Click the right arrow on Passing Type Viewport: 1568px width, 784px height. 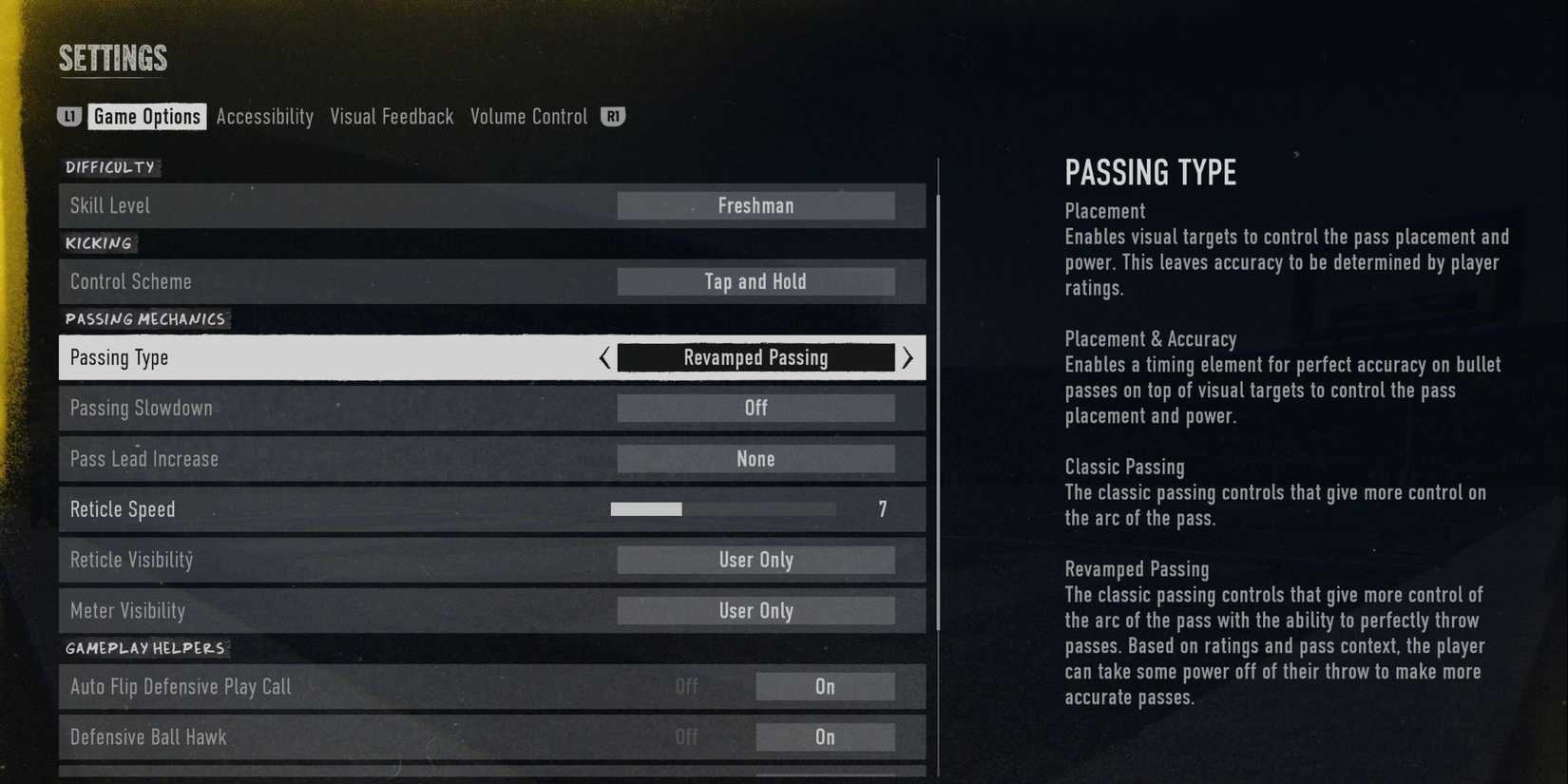point(908,358)
